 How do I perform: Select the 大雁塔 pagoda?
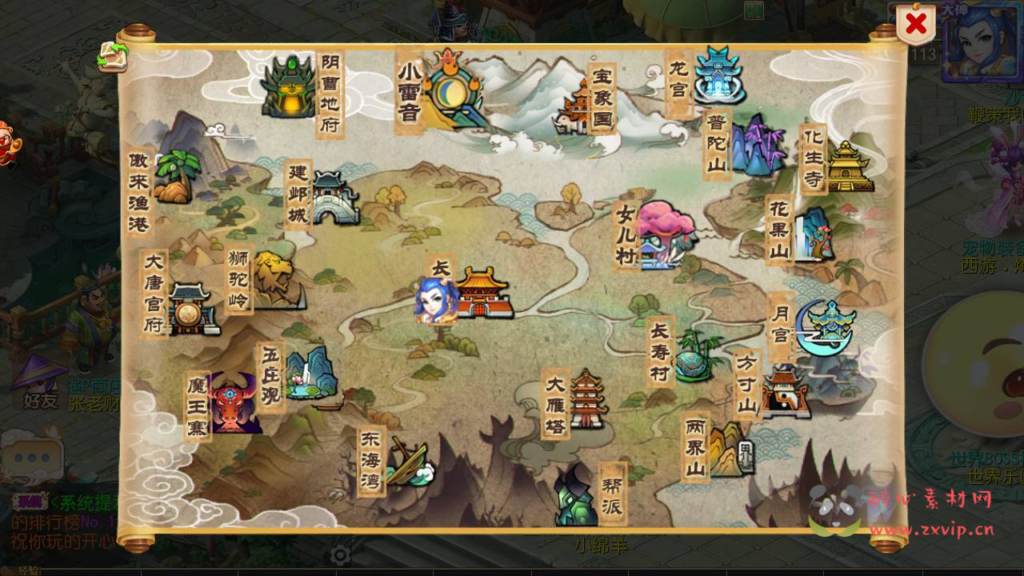point(587,399)
